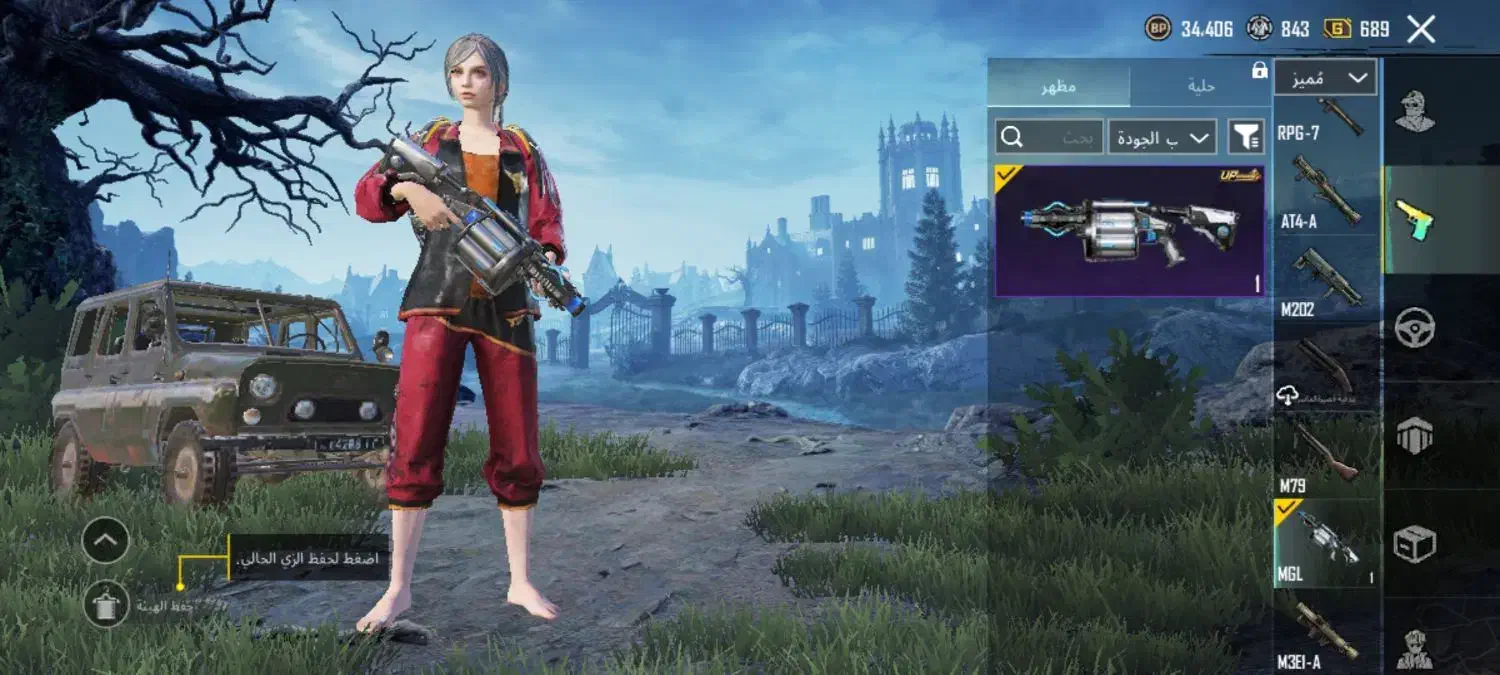Open the مميز weapon category dropdown
This screenshot has height=675, width=1500.
(1325, 77)
